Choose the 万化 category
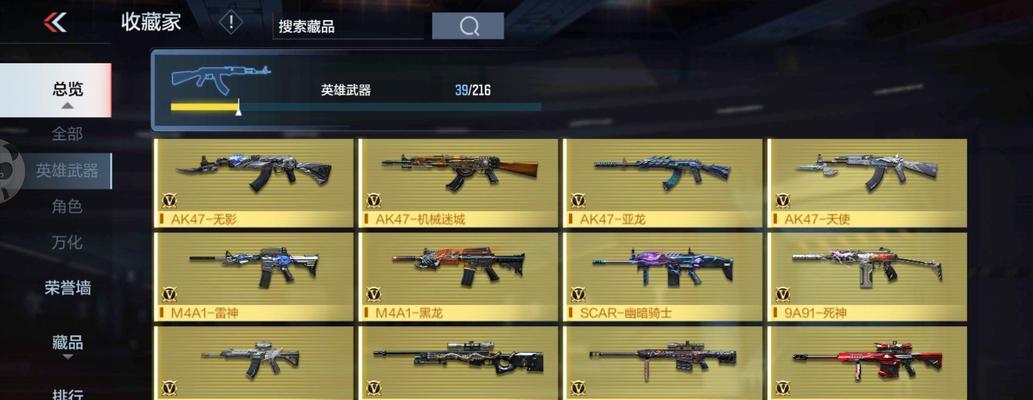Viewport: 1033px width, 400px height. pos(67,242)
